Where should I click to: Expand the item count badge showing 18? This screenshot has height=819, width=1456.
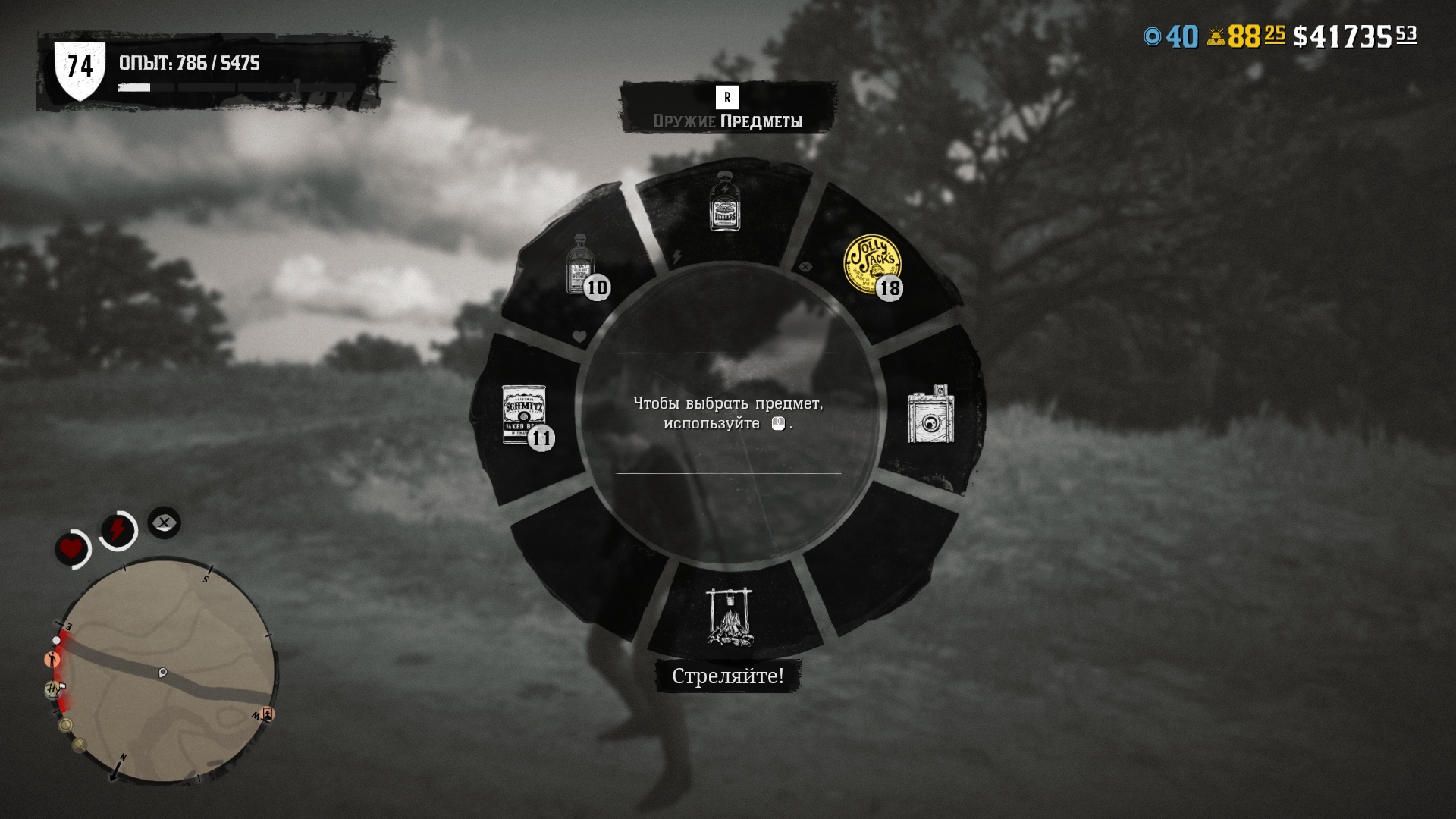(891, 287)
